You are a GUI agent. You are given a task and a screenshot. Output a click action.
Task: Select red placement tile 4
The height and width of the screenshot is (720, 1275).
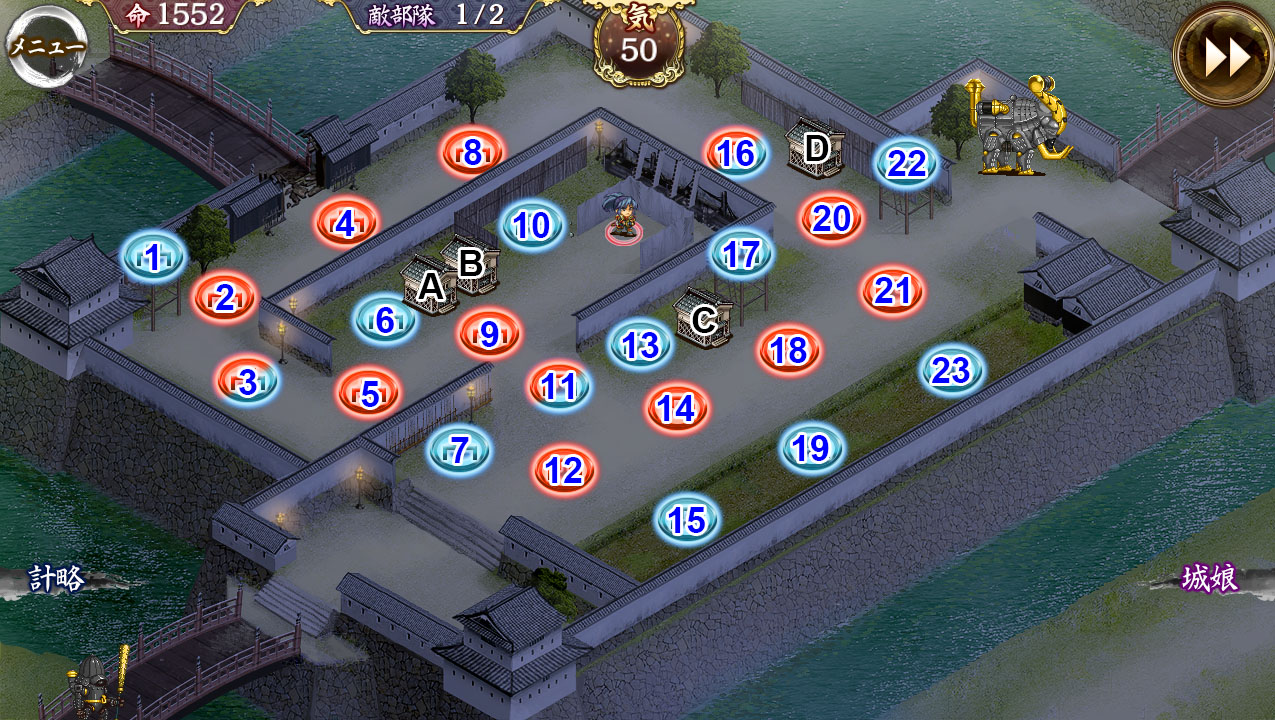coord(346,224)
